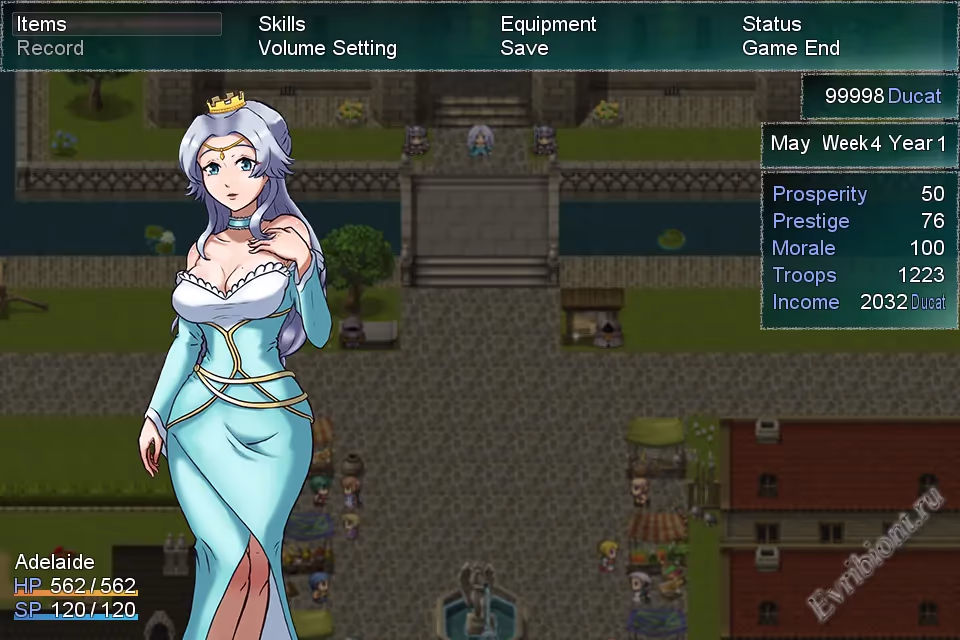
Task: Show the Status screen
Action: (771, 24)
